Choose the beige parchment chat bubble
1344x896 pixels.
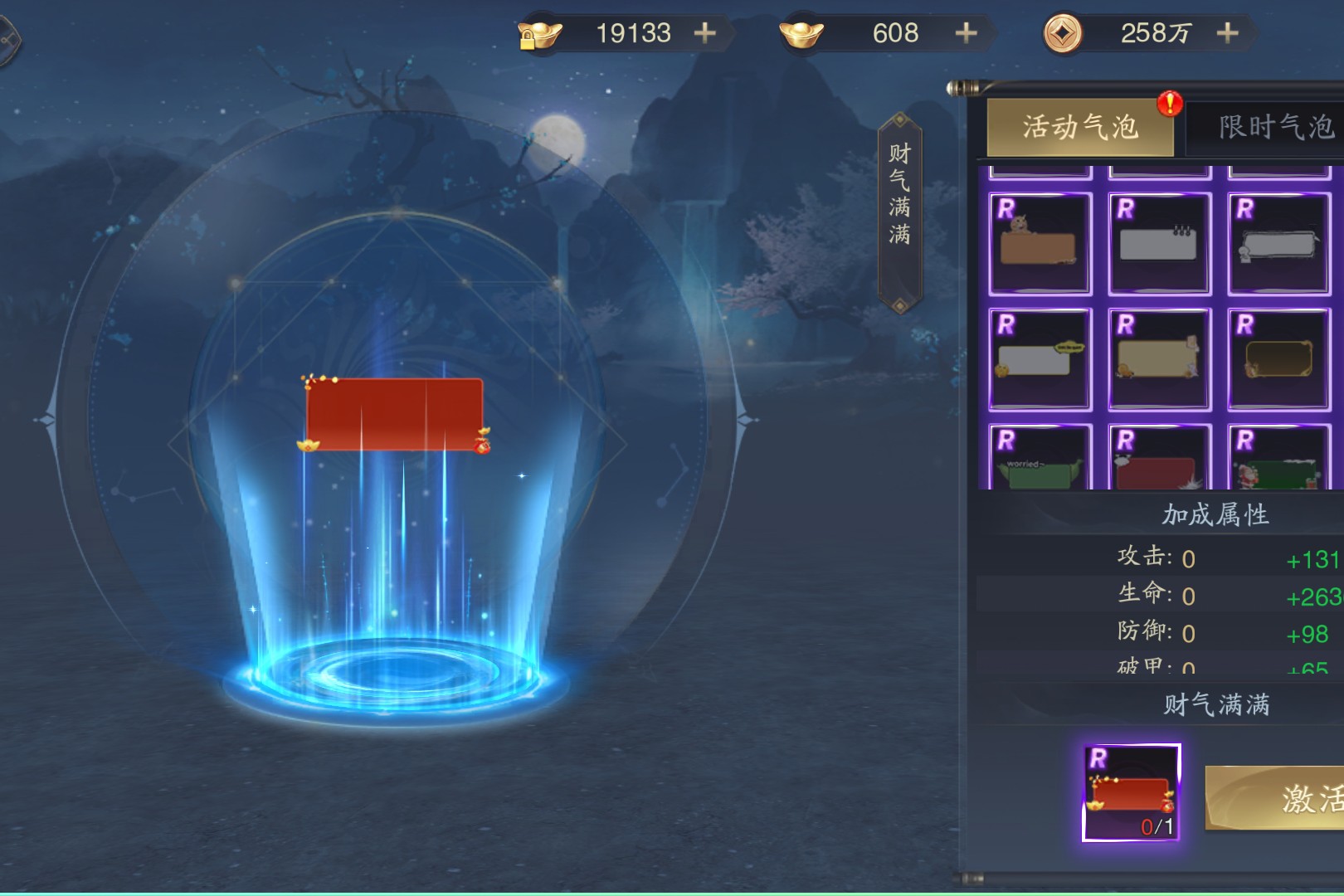(1159, 360)
